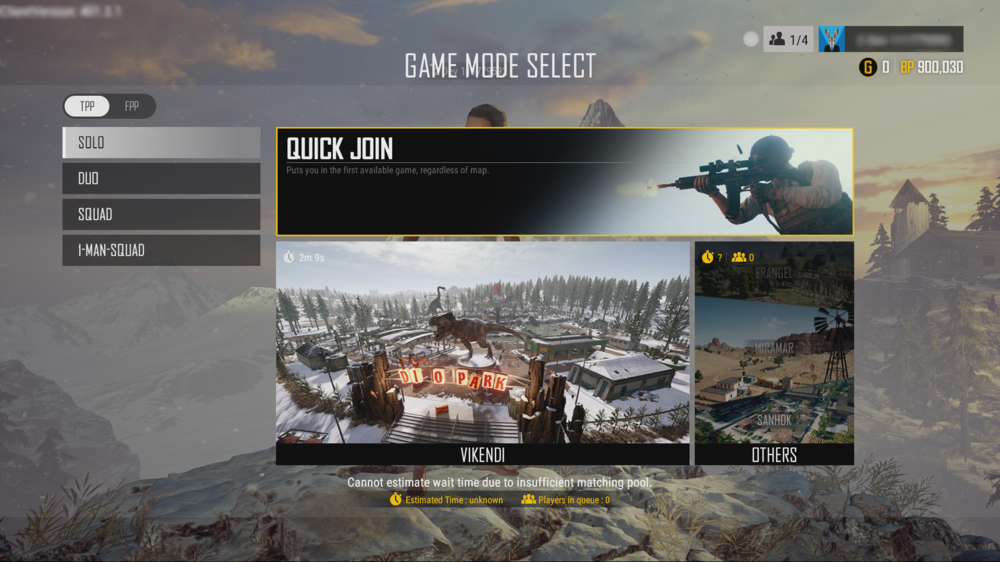Screen dimensions: 1000x562
Task: Pick the SQUAD game mode
Action: pyautogui.click(x=161, y=214)
